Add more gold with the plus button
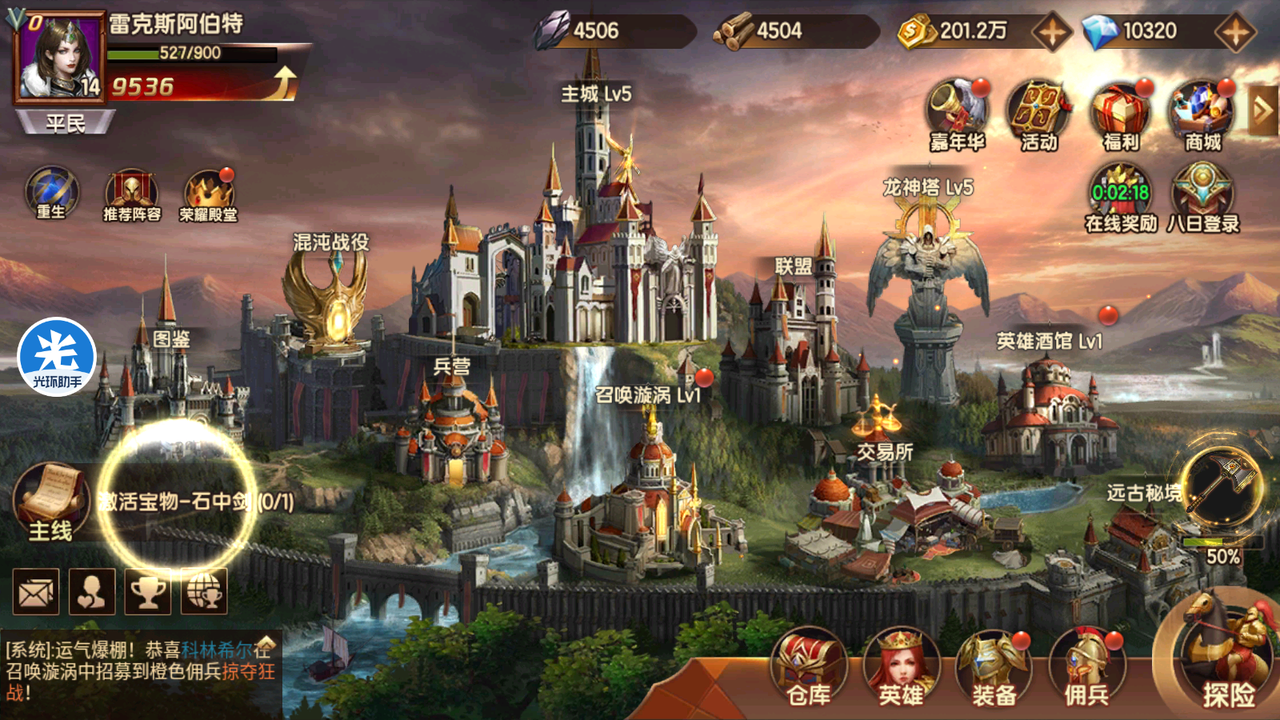This screenshot has height=720, width=1280. (x=1052, y=32)
